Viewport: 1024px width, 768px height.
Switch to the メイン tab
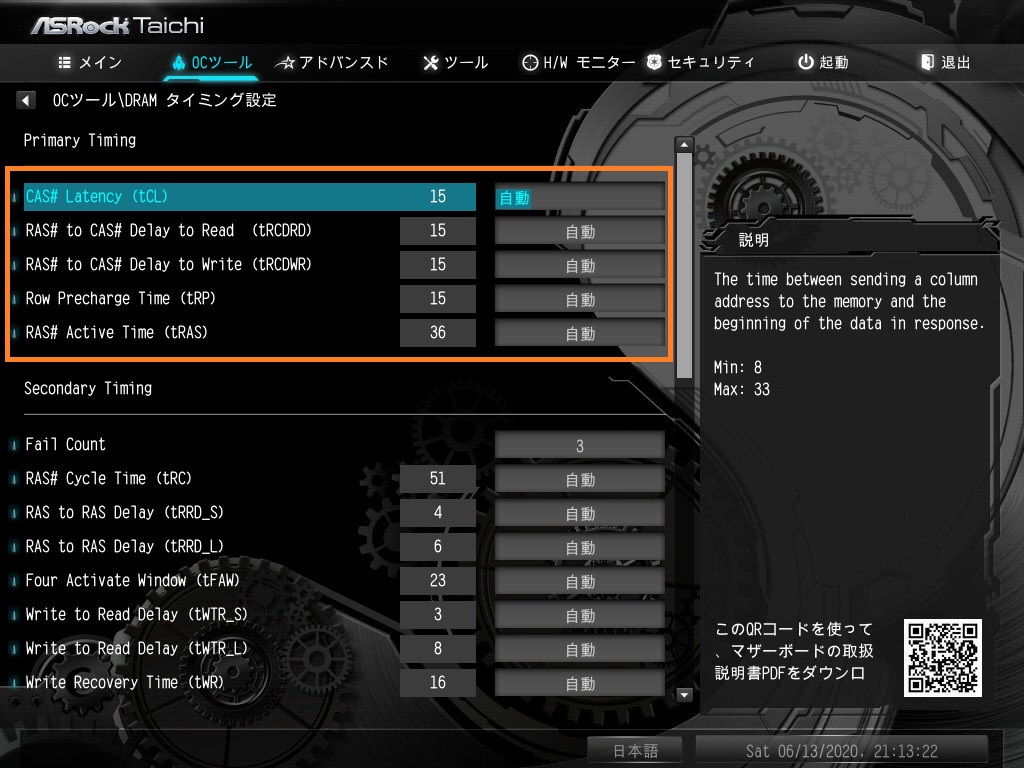tap(90, 62)
